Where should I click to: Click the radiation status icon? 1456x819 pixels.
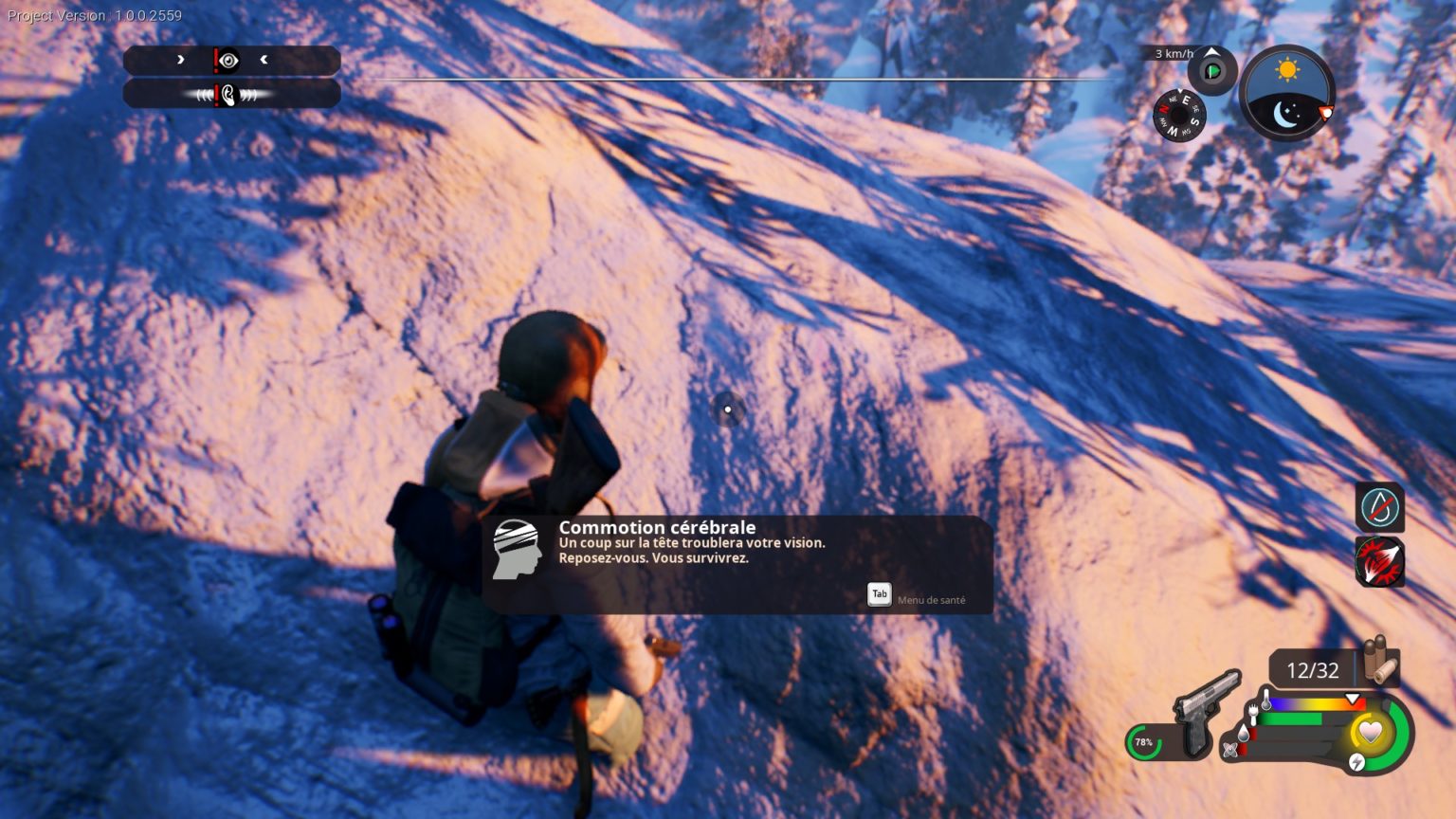click(x=1230, y=749)
